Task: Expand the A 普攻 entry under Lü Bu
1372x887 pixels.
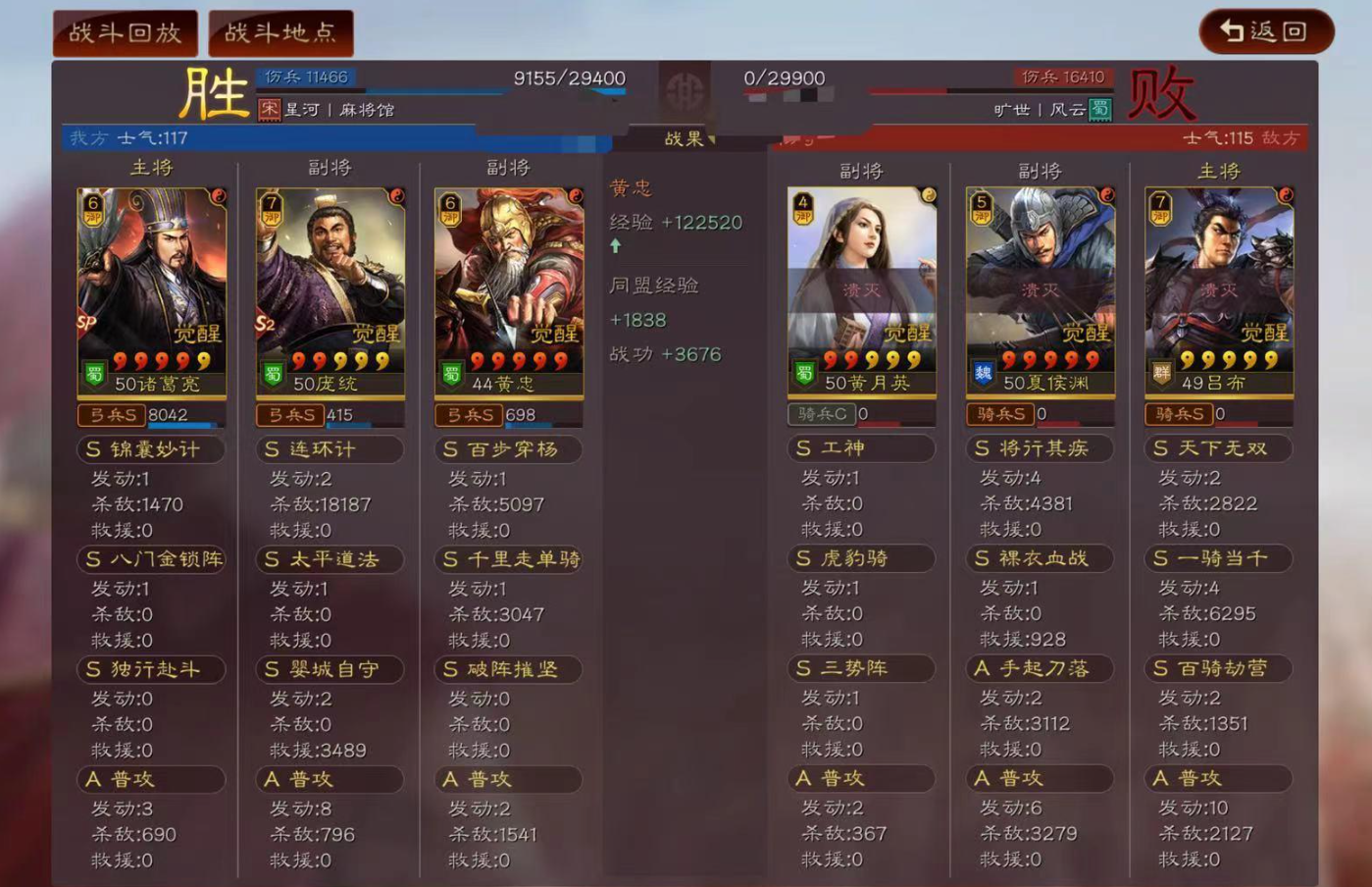Action: (1217, 778)
